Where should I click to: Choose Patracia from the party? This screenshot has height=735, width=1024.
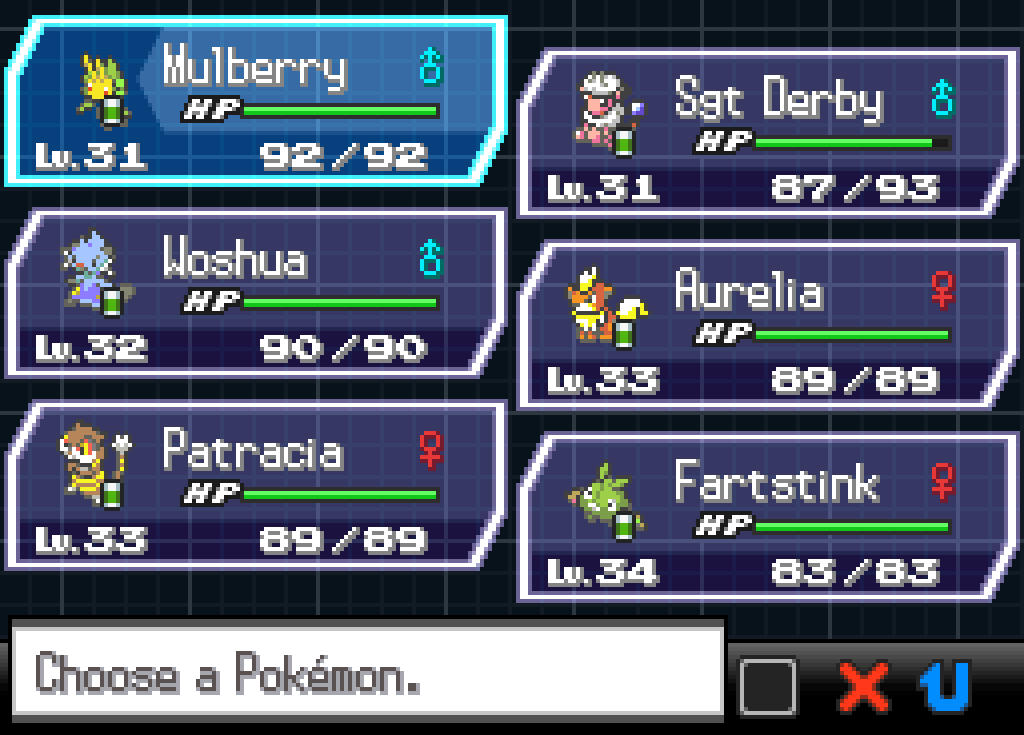coord(255,486)
